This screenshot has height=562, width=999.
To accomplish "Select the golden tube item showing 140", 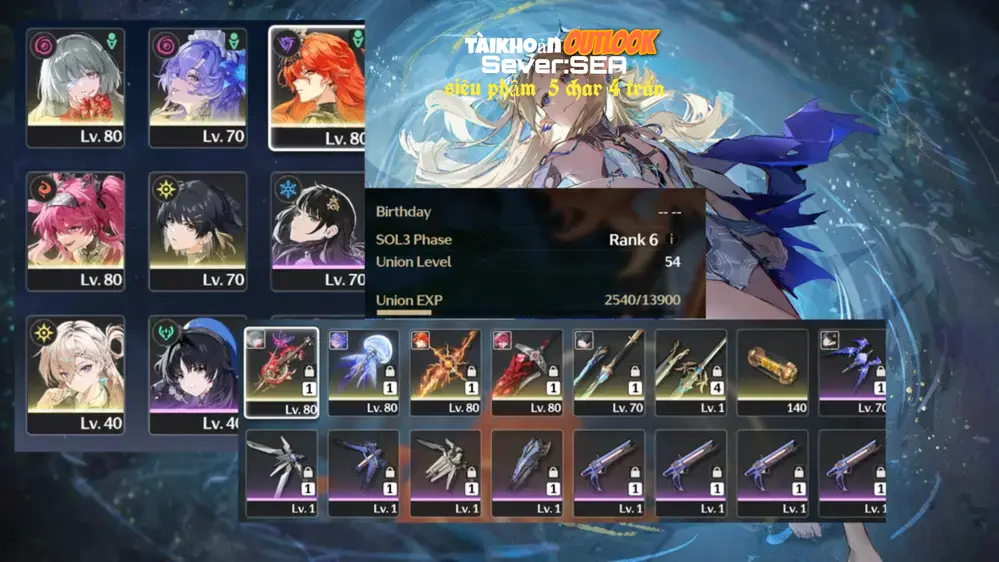I will point(773,372).
